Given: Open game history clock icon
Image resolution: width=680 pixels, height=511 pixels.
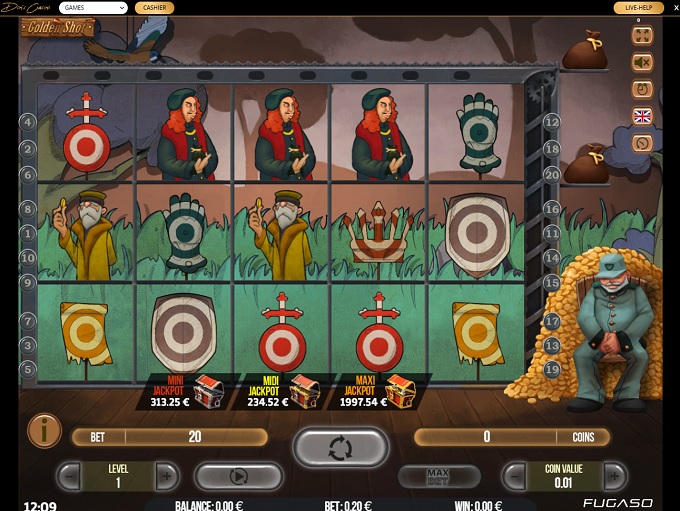Looking at the screenshot, I should (642, 143).
